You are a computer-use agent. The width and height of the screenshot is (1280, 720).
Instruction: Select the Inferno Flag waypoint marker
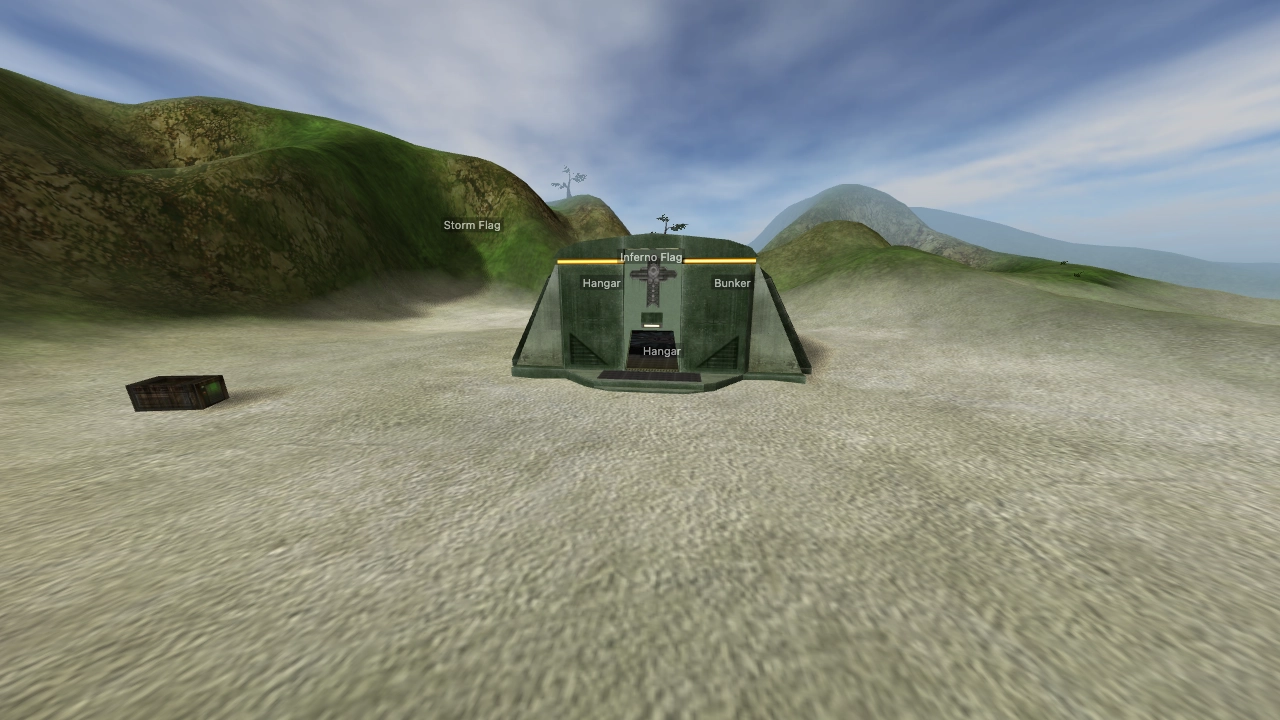652,257
